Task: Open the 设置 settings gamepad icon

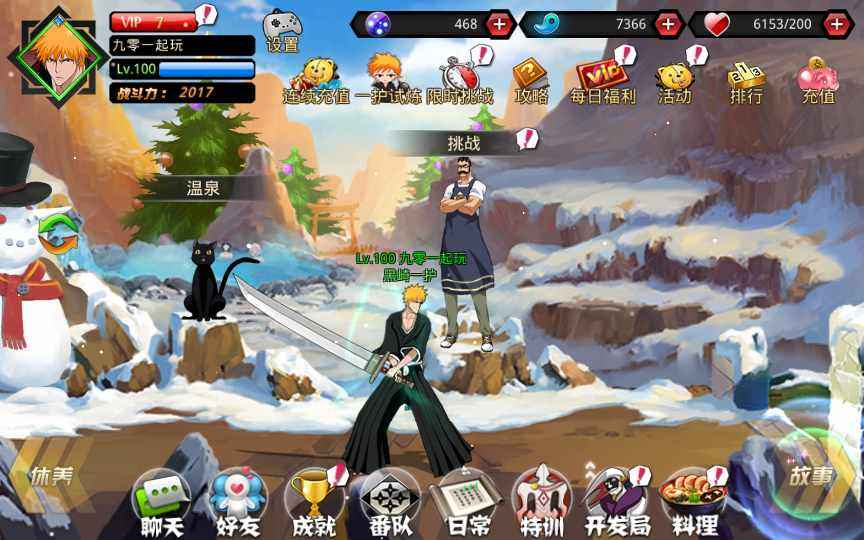Action: click(281, 30)
